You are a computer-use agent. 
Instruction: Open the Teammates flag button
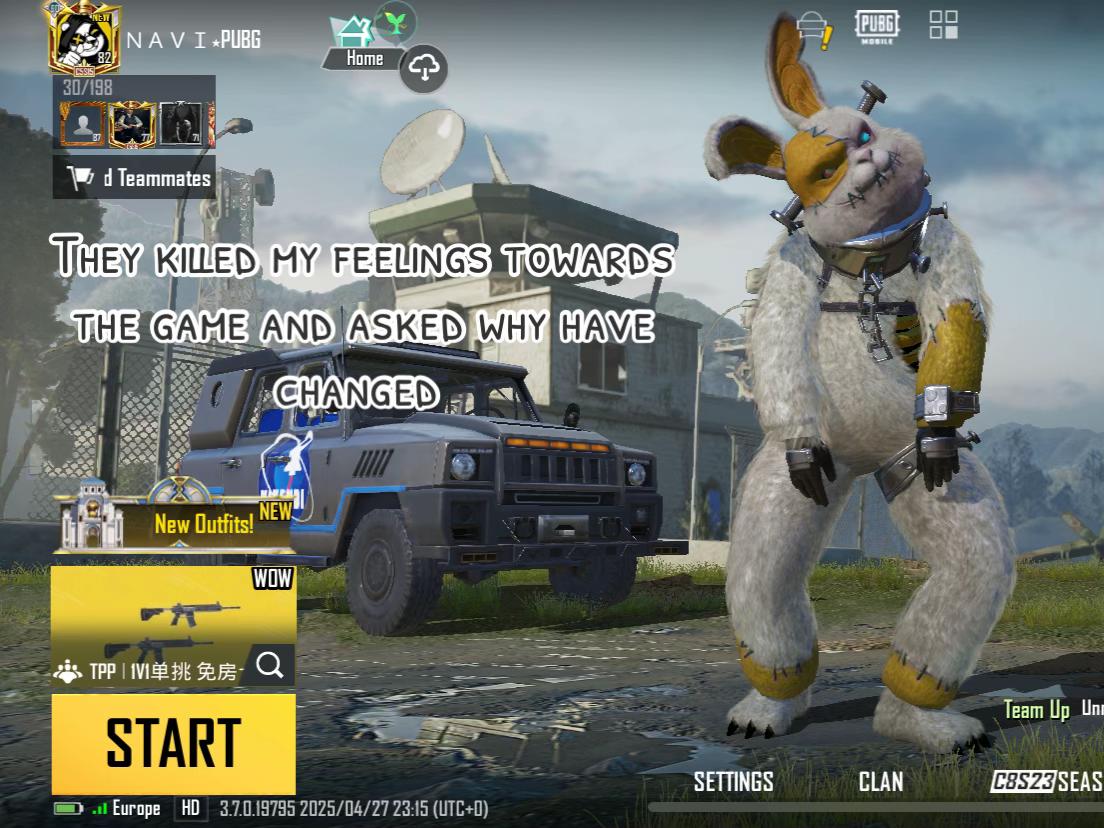click(x=134, y=178)
